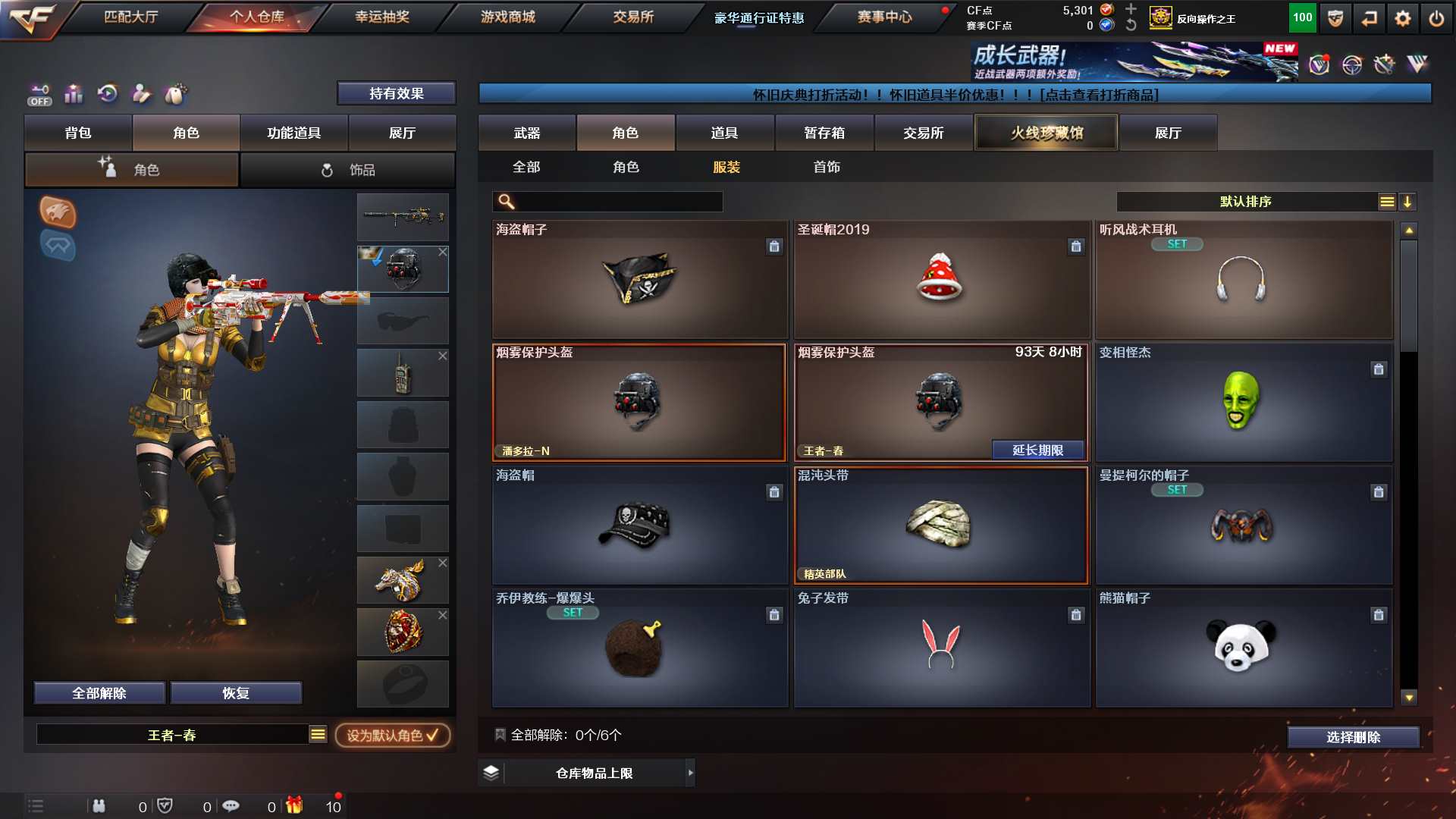Open the 仓库物品上限 storage limit dropdown

coord(595,773)
